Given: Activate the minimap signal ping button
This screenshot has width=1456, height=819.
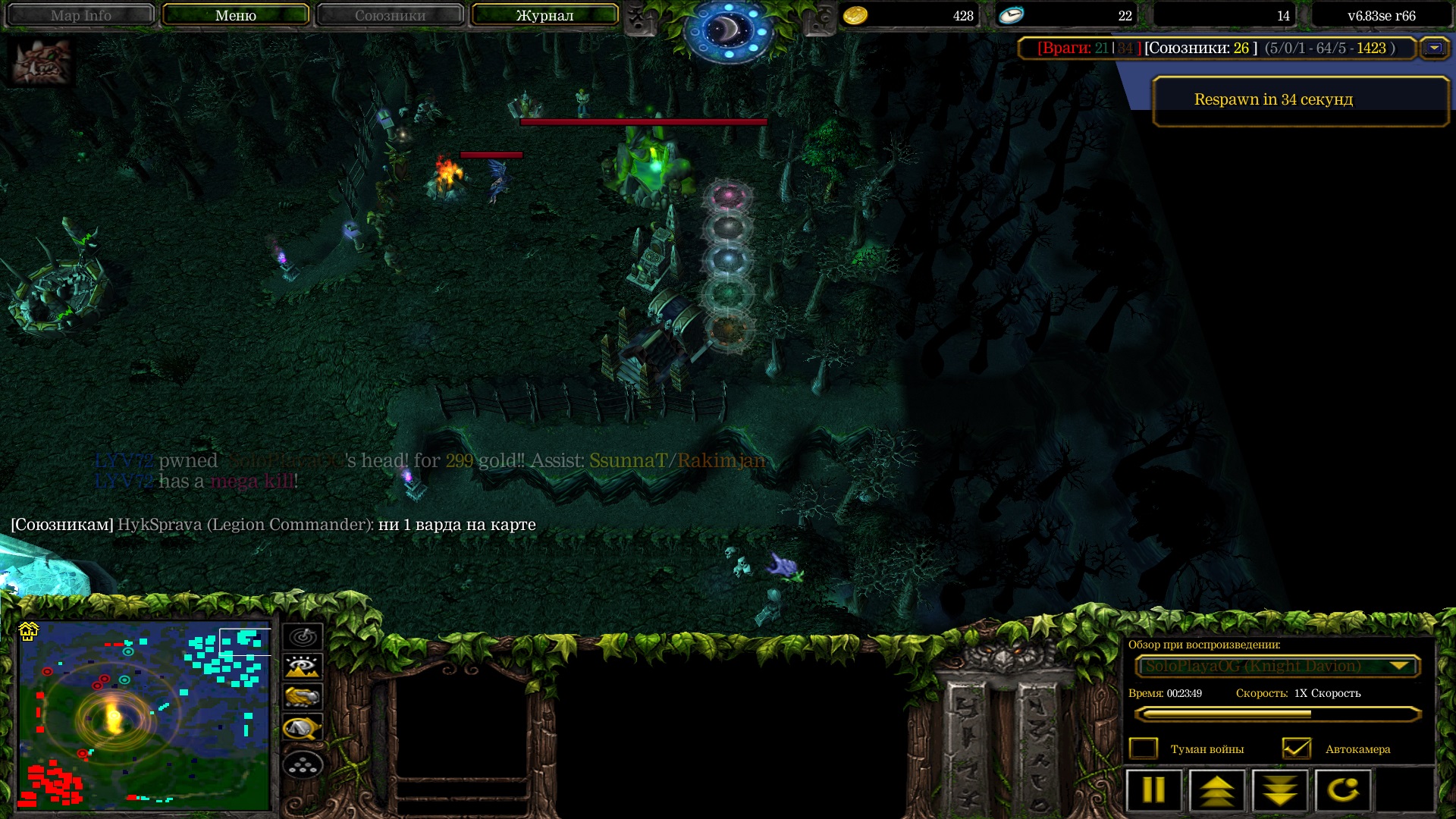Looking at the screenshot, I should click(303, 637).
